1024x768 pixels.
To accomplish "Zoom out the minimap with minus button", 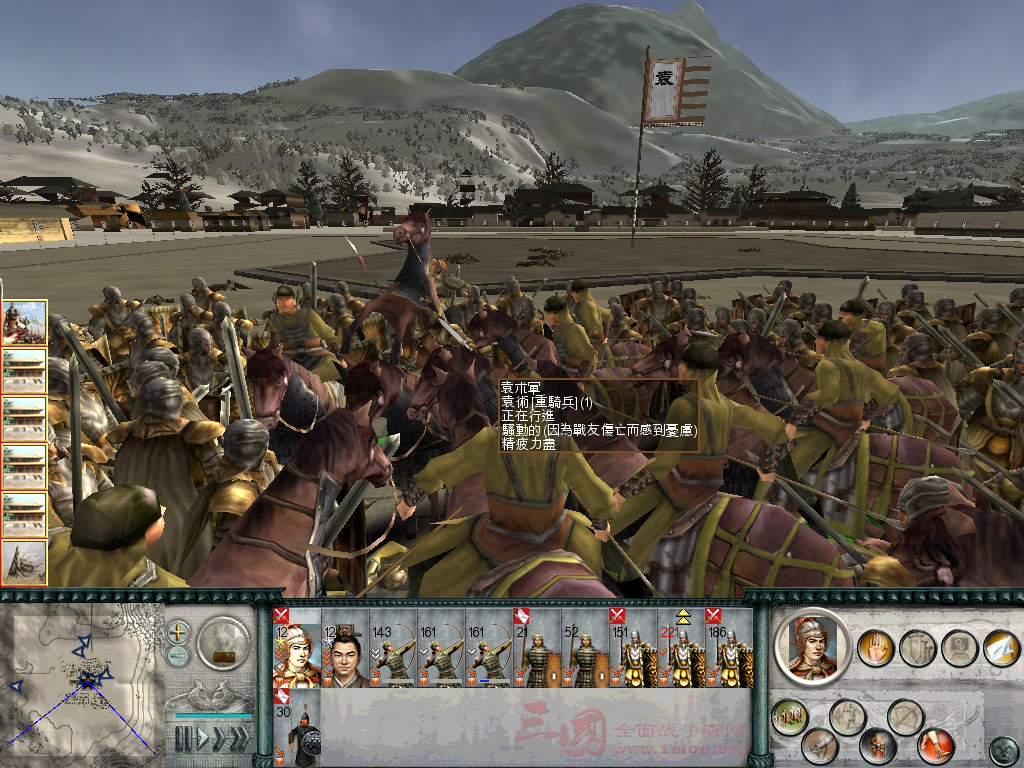I will [178, 656].
